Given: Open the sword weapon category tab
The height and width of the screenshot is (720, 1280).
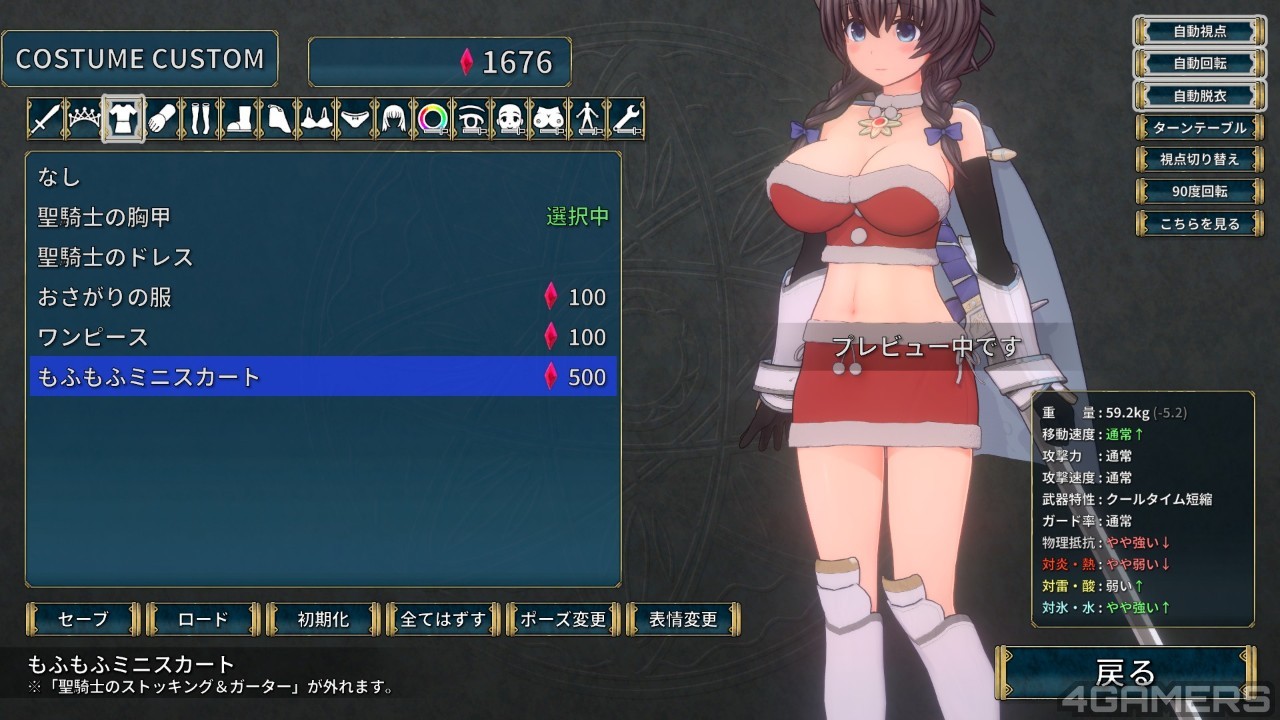Looking at the screenshot, I should [x=45, y=119].
